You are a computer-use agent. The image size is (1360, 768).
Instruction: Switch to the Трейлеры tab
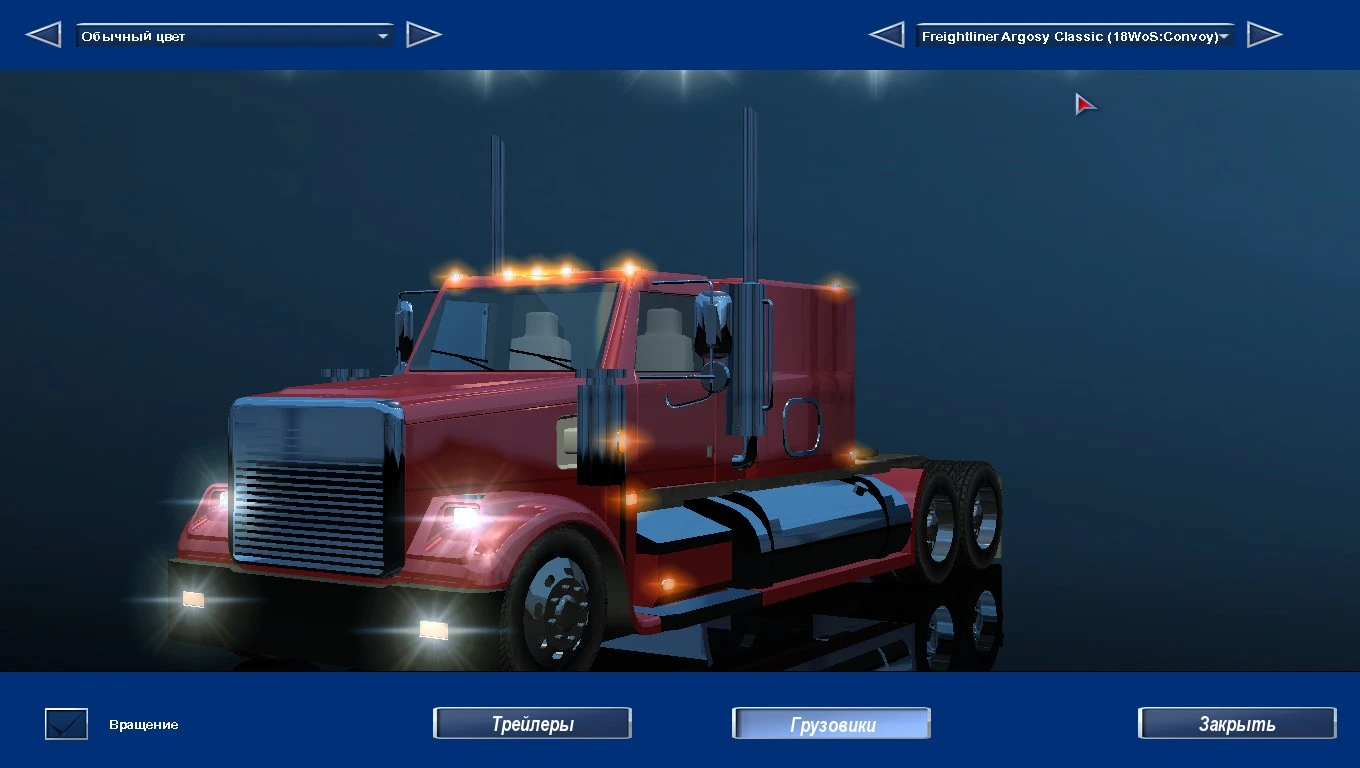[x=532, y=723]
